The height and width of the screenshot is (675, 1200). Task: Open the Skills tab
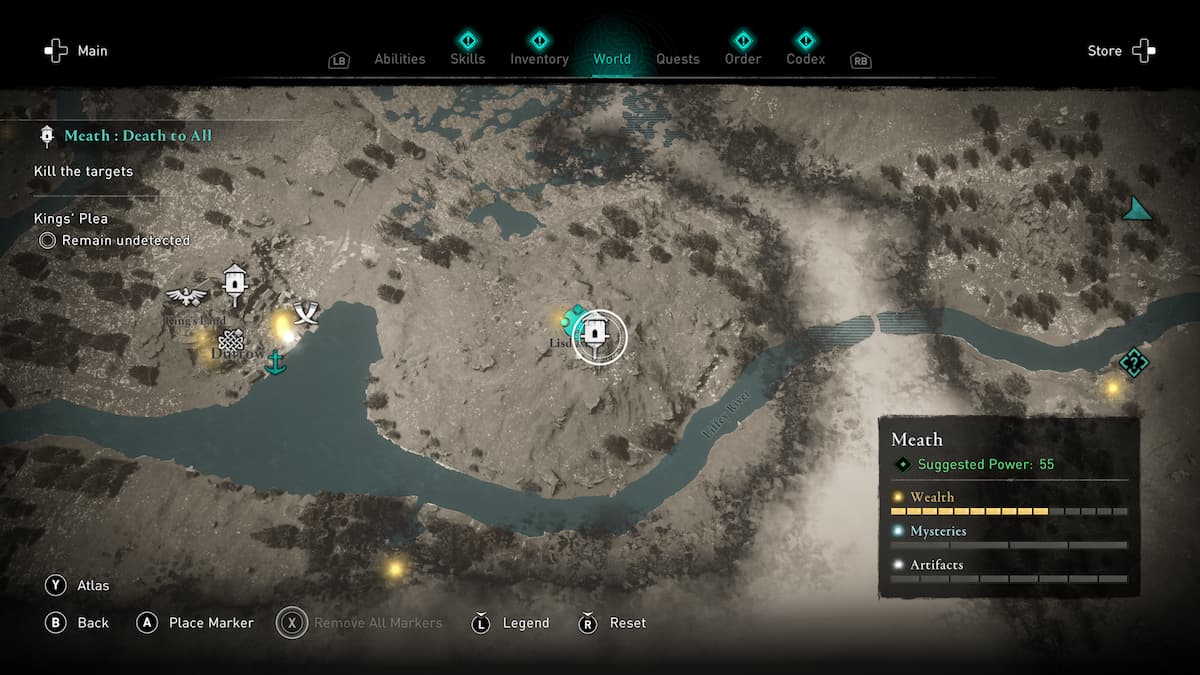click(467, 59)
